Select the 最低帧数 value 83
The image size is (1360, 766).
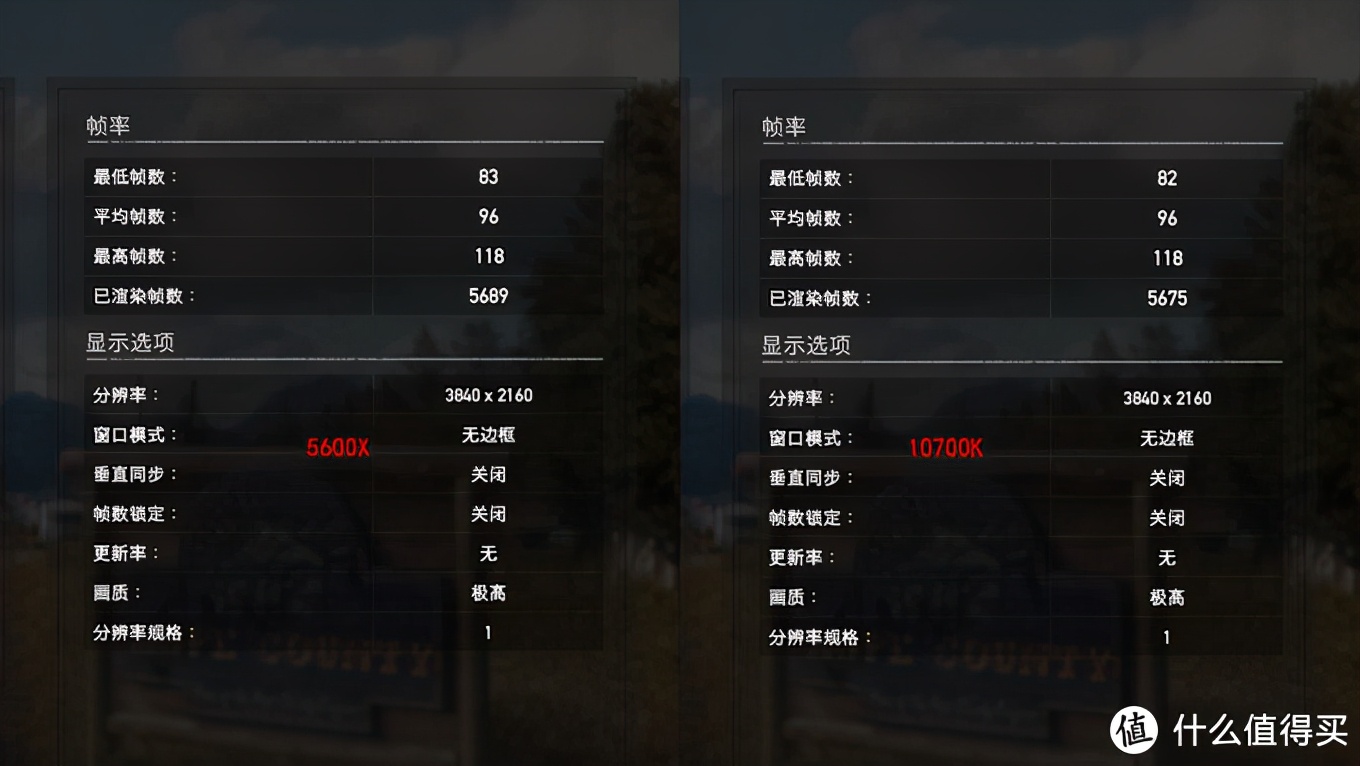click(x=489, y=176)
